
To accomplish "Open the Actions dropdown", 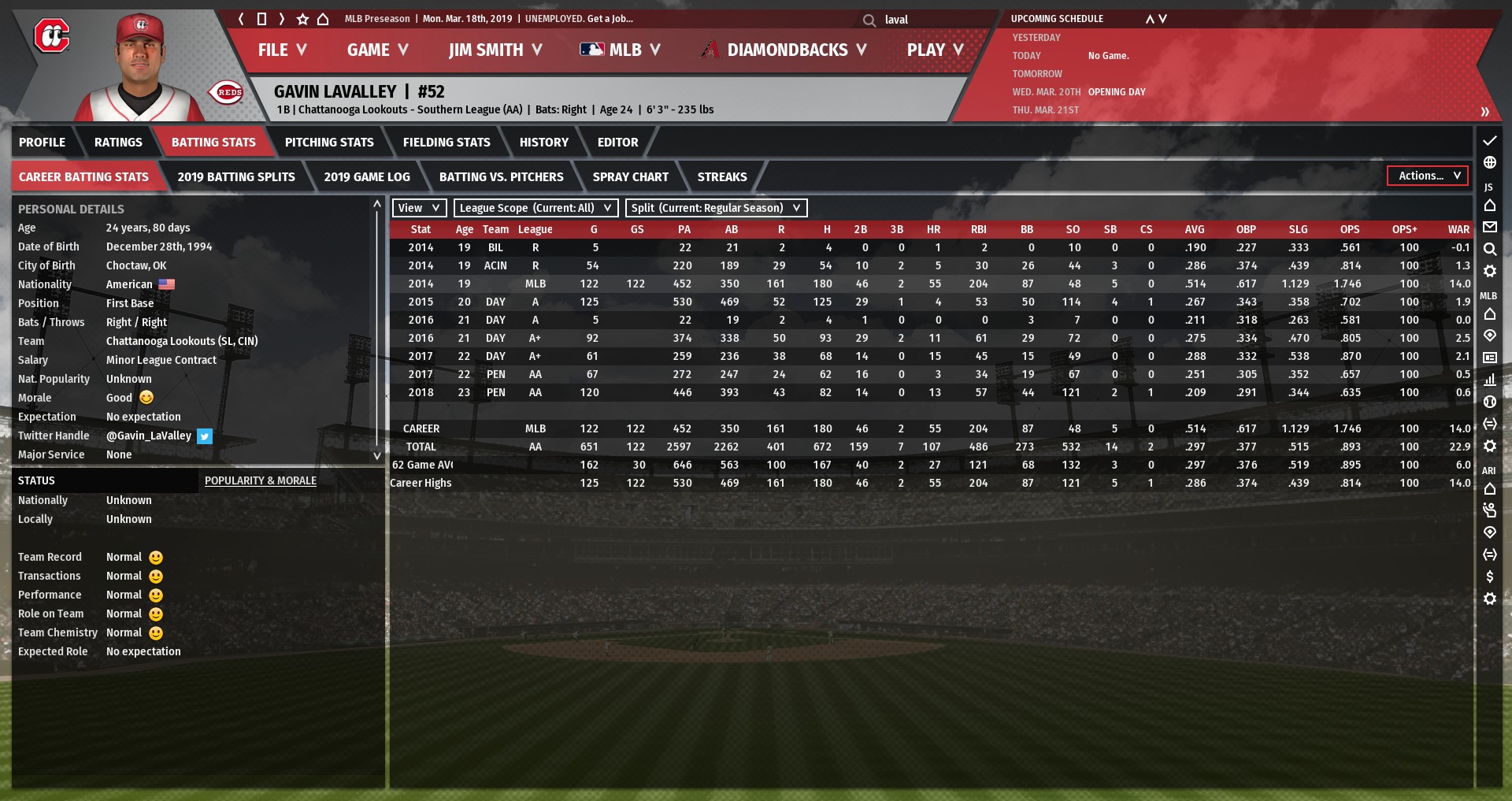I will 1428,176.
